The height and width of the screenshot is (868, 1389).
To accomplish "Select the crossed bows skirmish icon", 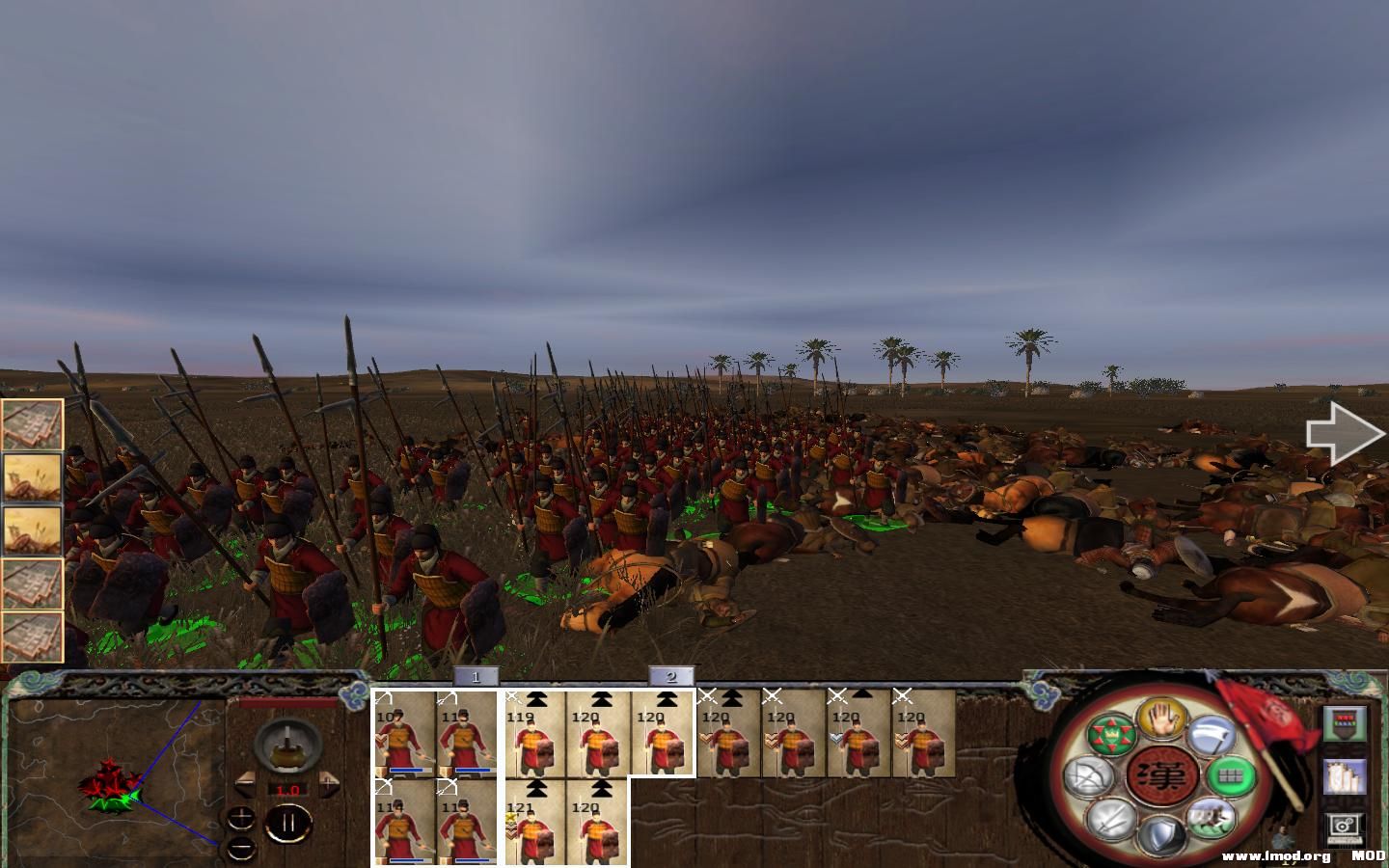I will pyautogui.click(x=1086, y=777).
